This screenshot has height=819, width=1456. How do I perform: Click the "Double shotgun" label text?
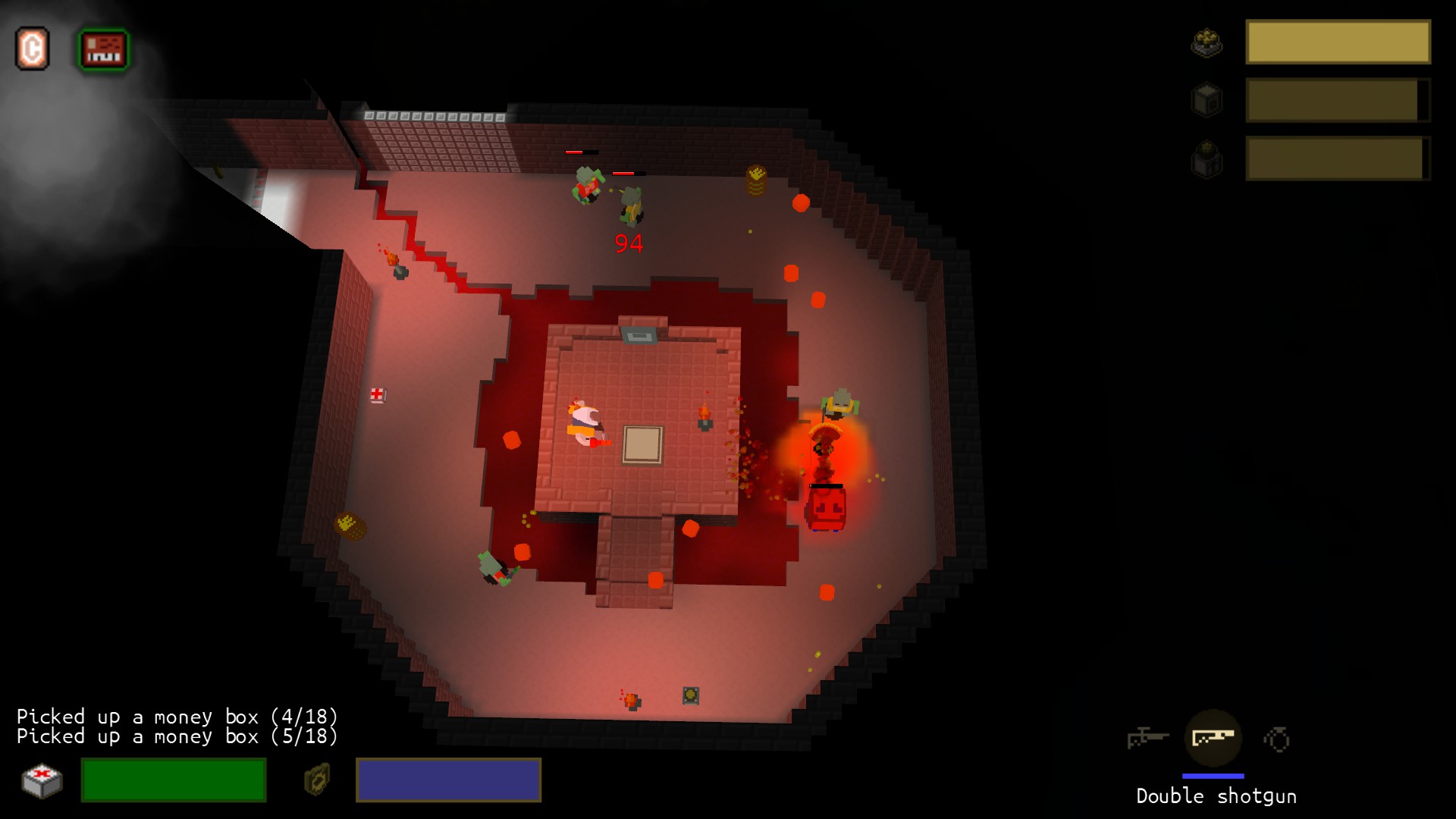pos(1216,797)
